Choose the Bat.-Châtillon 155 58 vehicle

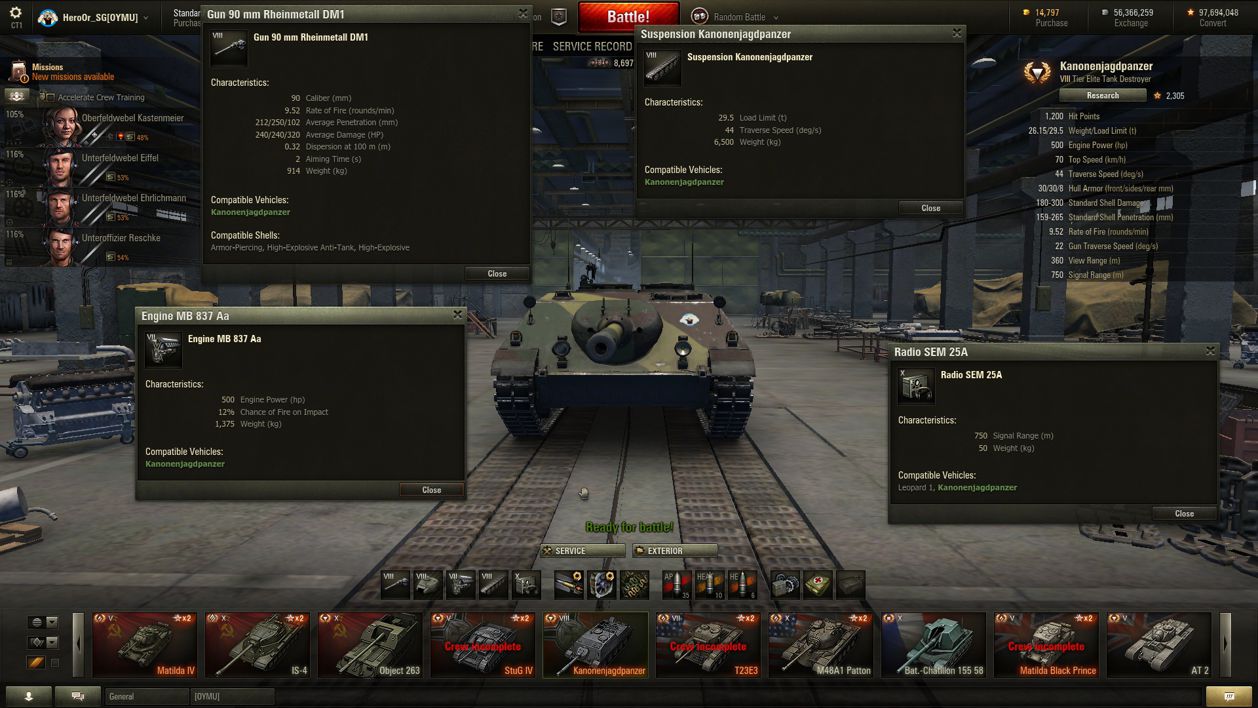pos(934,645)
